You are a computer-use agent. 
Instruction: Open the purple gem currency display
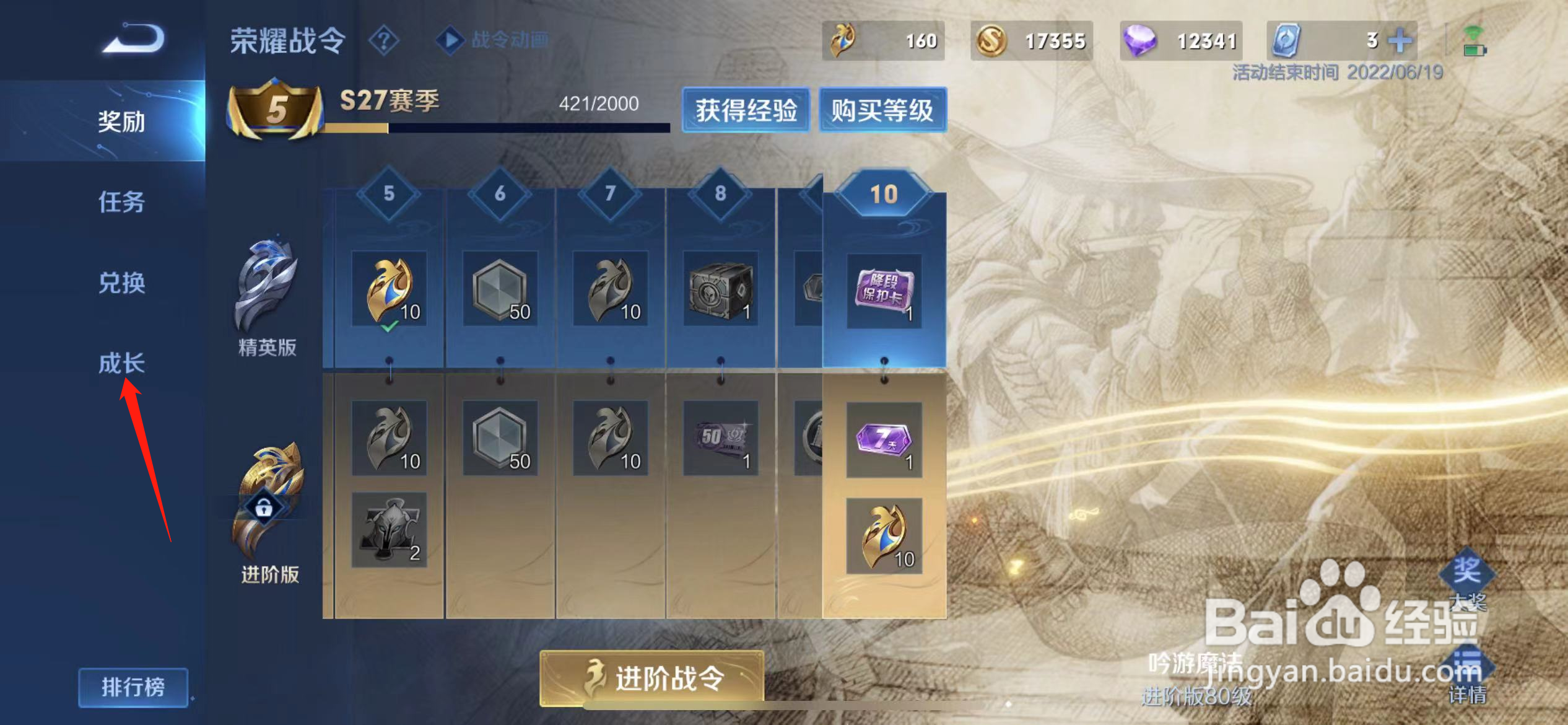pos(1141,40)
